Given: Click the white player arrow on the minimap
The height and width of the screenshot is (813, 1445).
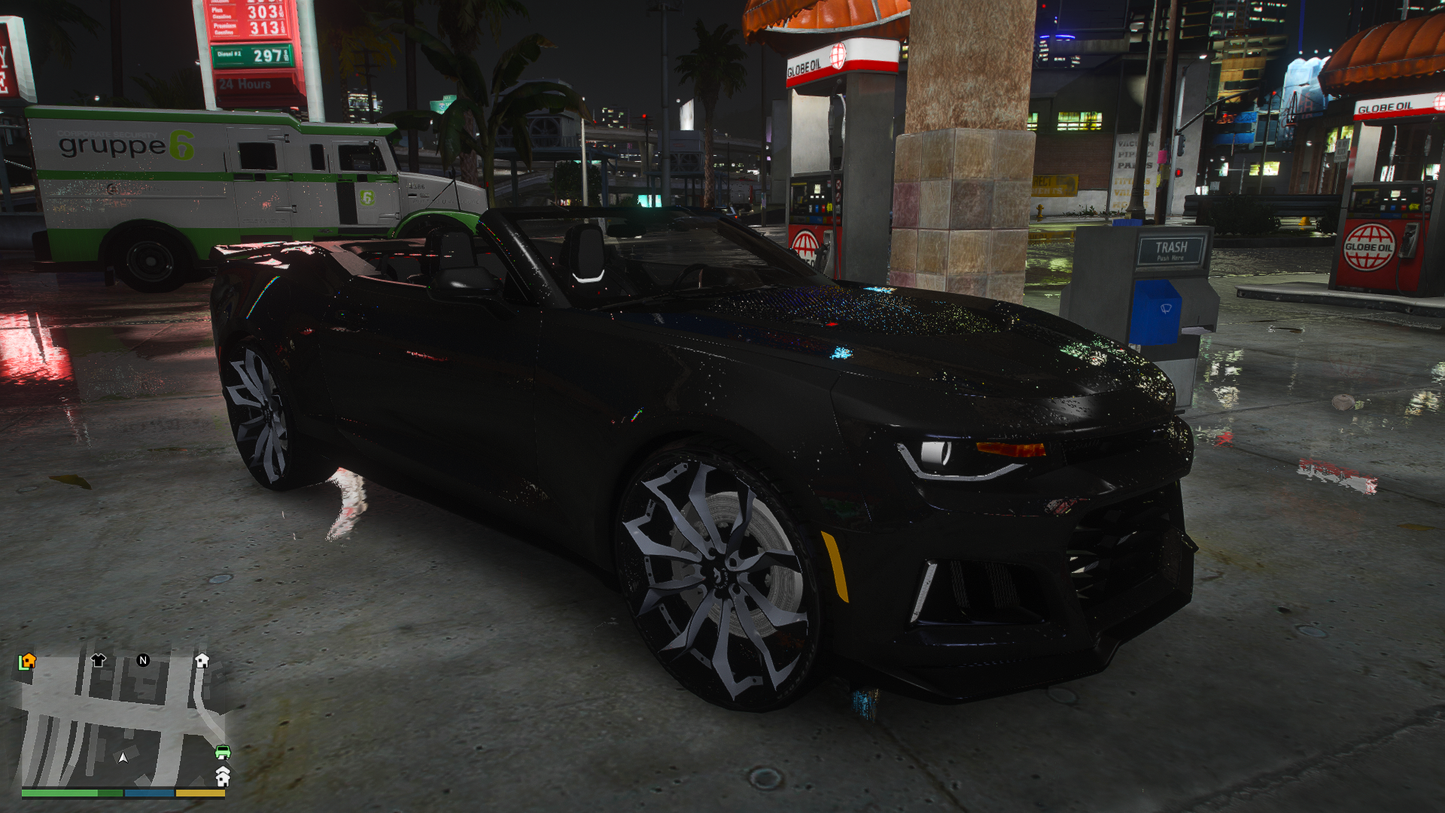Looking at the screenshot, I should pos(123,758).
